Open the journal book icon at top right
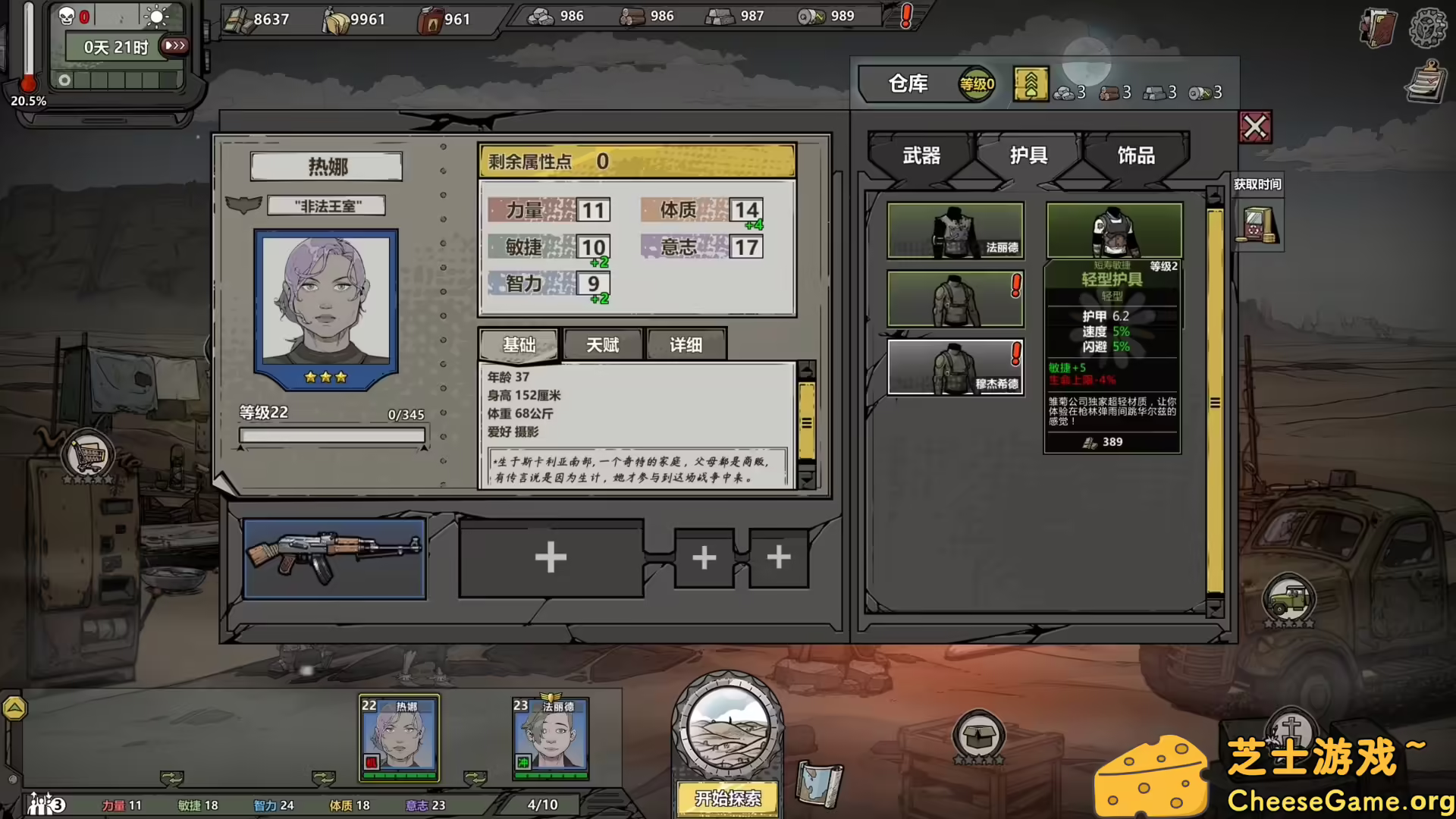 pos(1379,29)
